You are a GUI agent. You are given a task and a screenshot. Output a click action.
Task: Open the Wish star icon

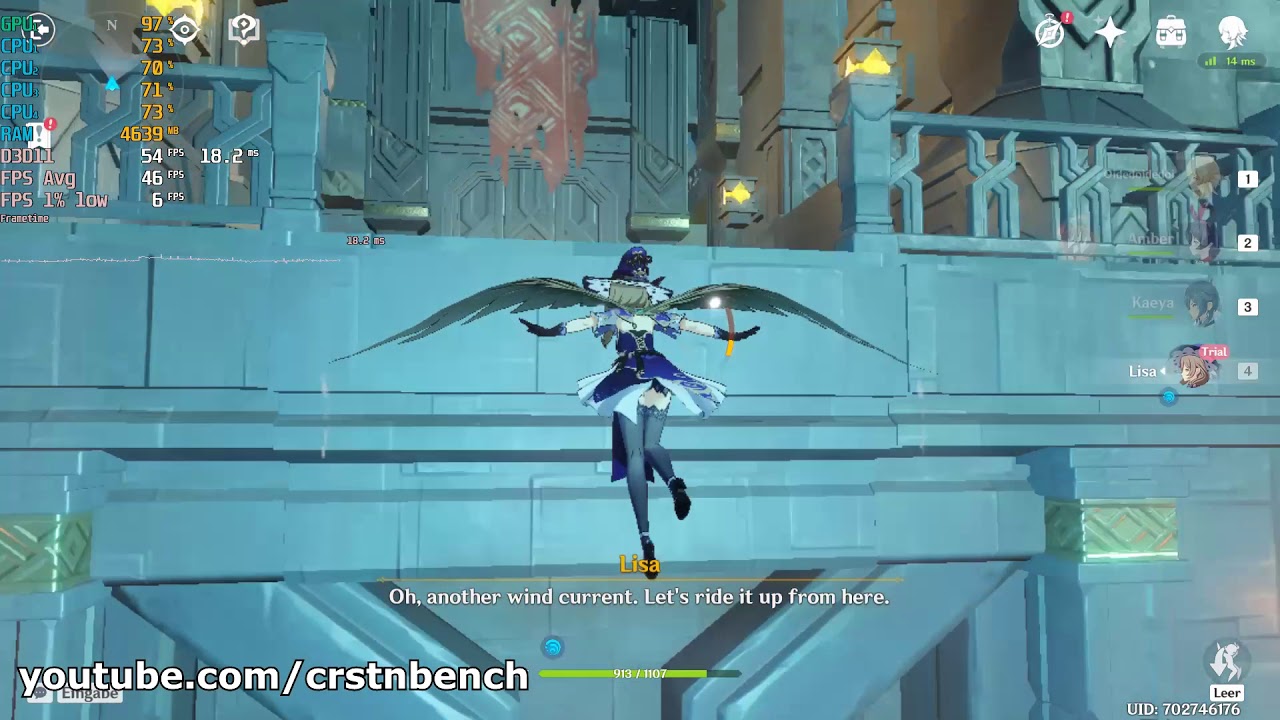tap(1110, 32)
